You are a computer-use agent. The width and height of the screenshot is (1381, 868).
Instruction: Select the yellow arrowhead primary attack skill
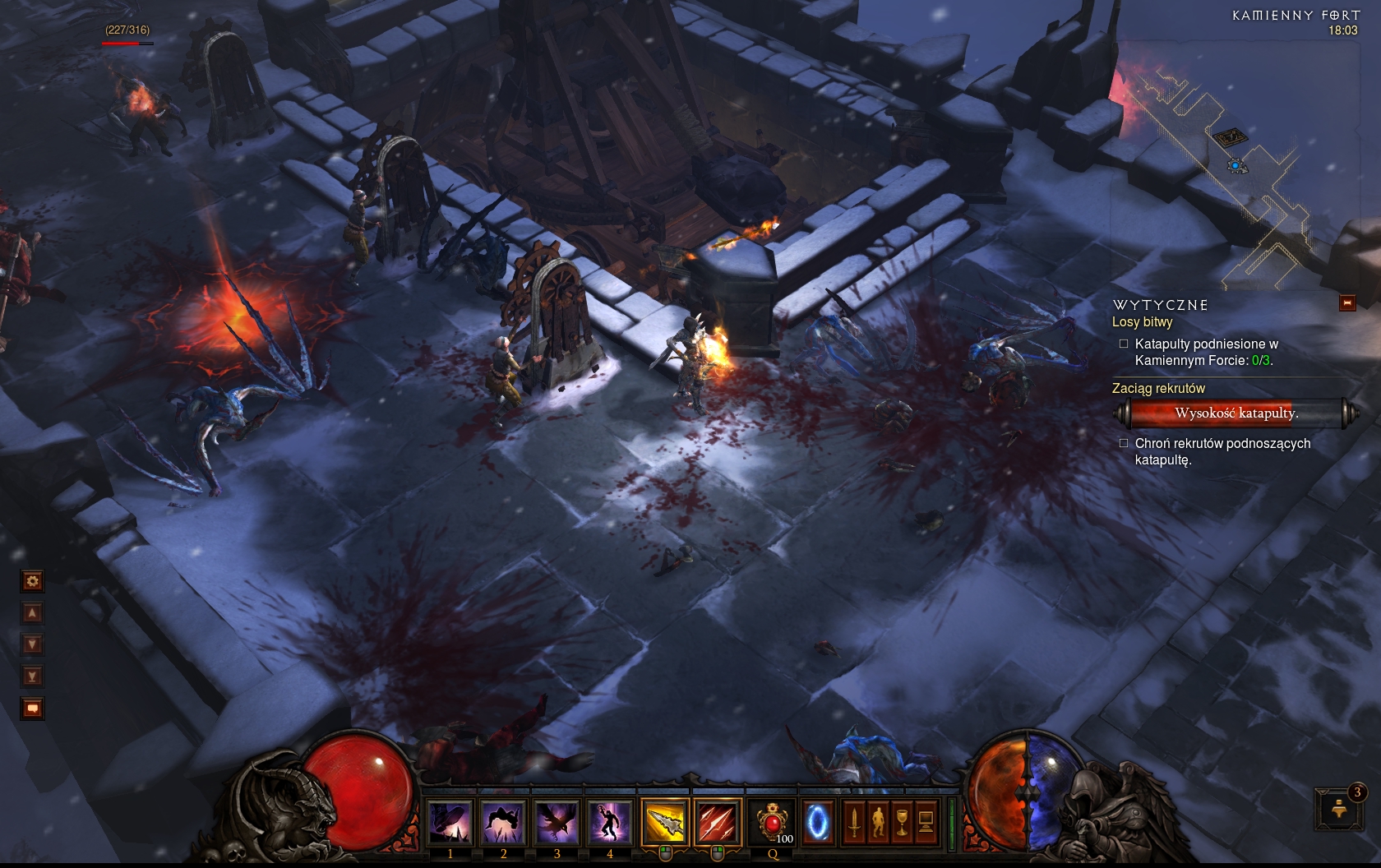[665, 821]
